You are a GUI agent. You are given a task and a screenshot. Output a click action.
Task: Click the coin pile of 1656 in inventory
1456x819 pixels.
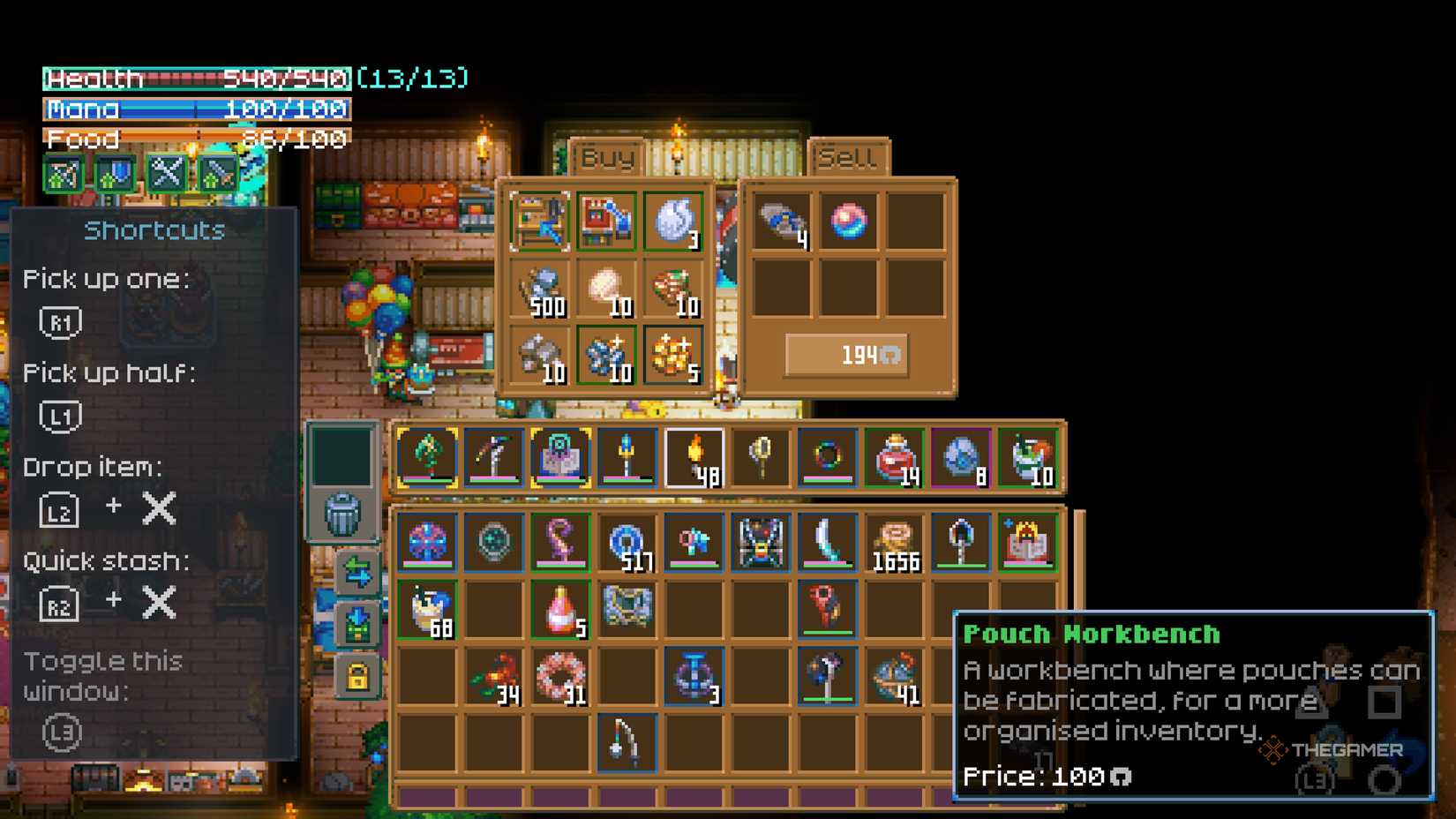coord(894,542)
